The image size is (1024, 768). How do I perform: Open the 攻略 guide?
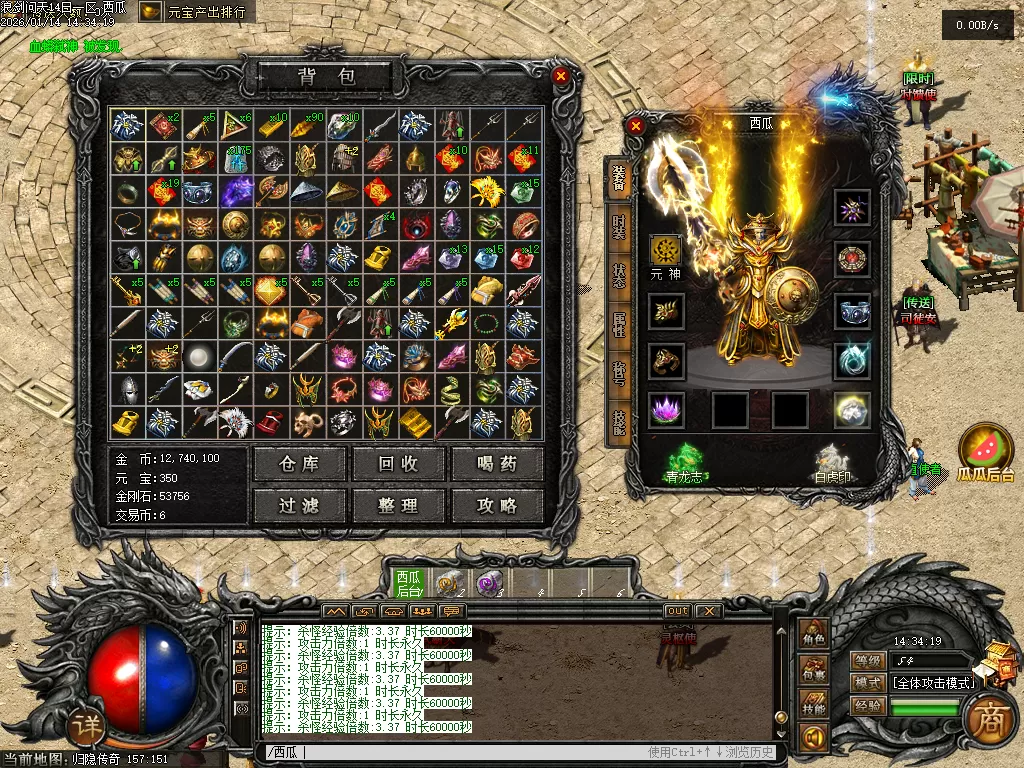tap(497, 505)
